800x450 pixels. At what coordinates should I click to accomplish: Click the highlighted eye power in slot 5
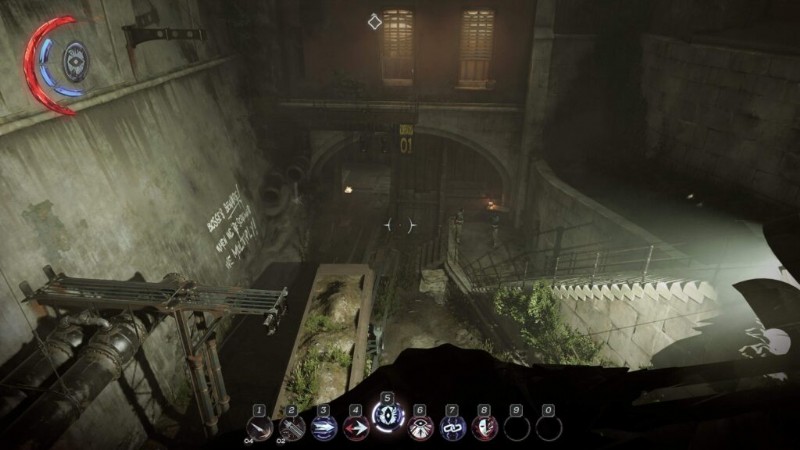click(387, 420)
